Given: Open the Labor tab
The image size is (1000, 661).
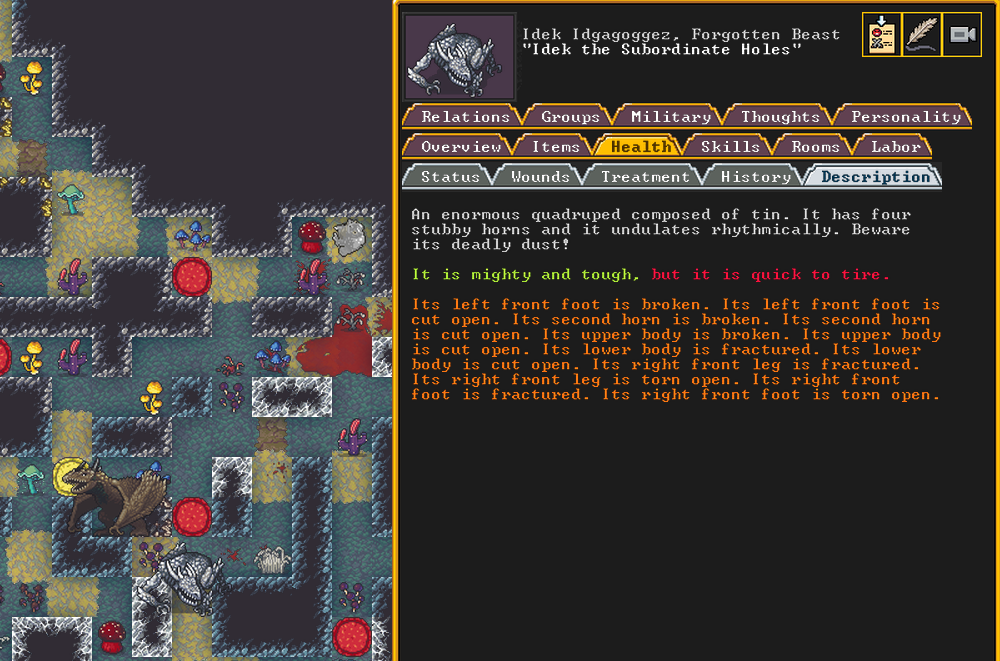Looking at the screenshot, I should click(x=895, y=147).
